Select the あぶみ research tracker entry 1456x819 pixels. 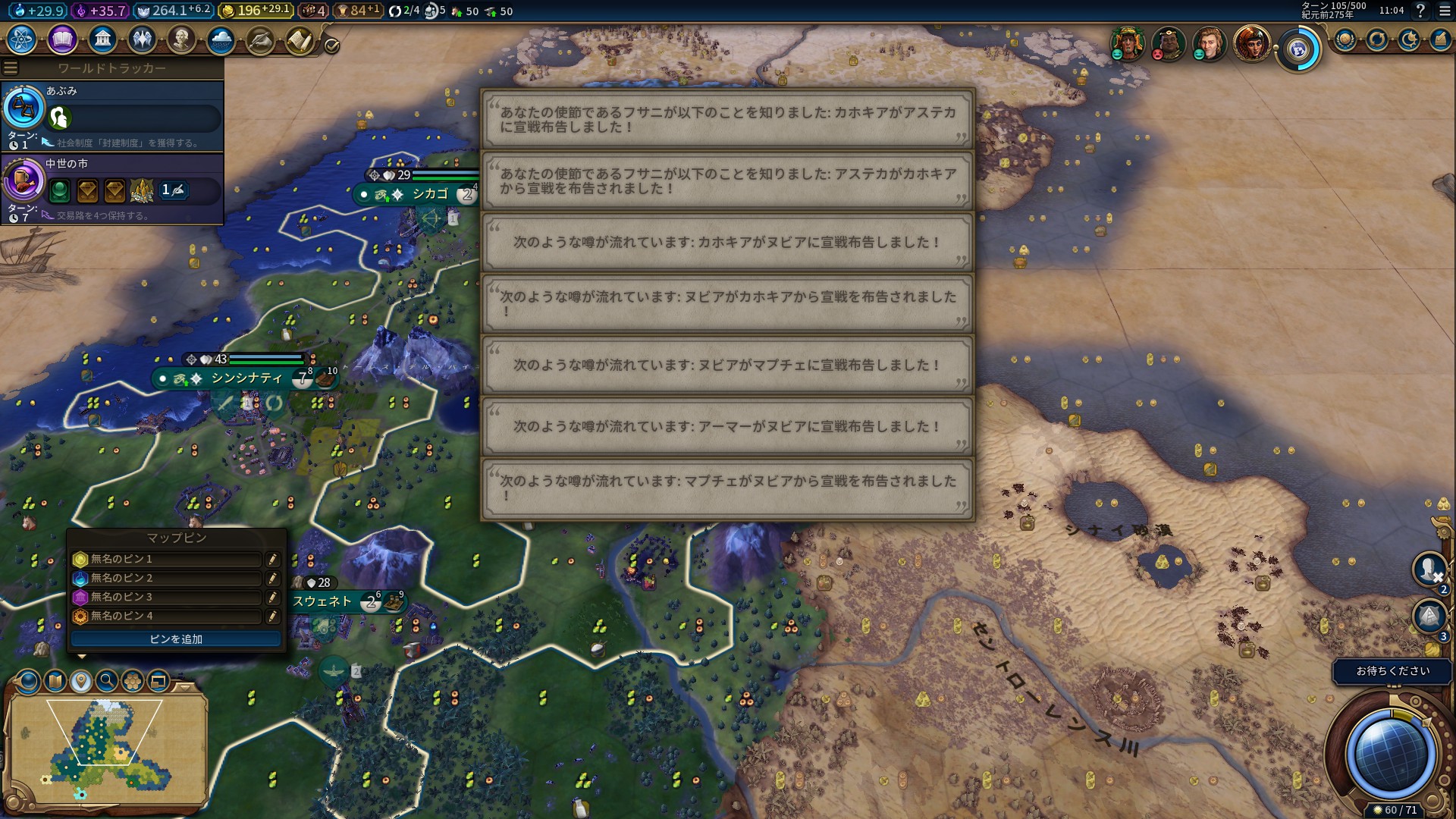tap(112, 115)
